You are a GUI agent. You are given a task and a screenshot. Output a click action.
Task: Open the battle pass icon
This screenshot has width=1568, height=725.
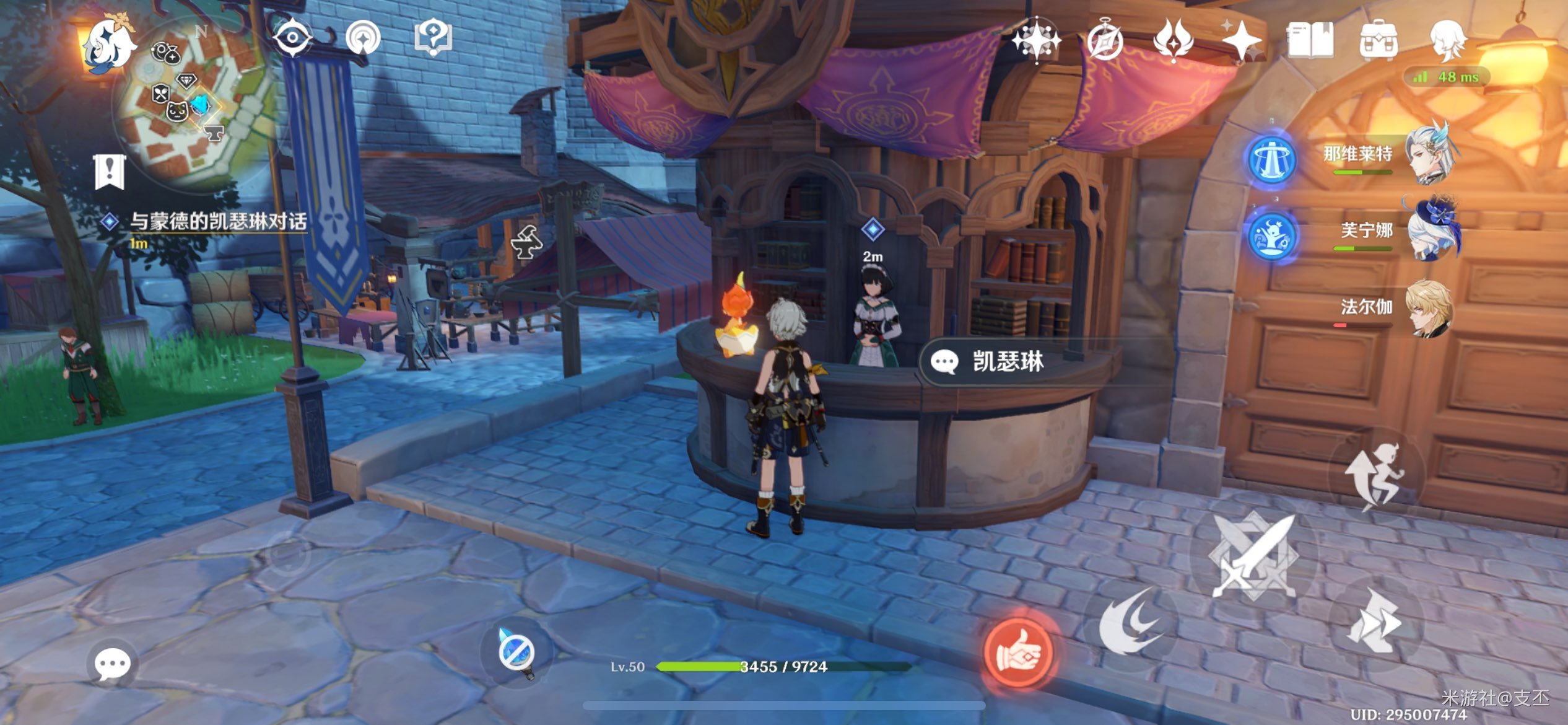pos(1173,41)
